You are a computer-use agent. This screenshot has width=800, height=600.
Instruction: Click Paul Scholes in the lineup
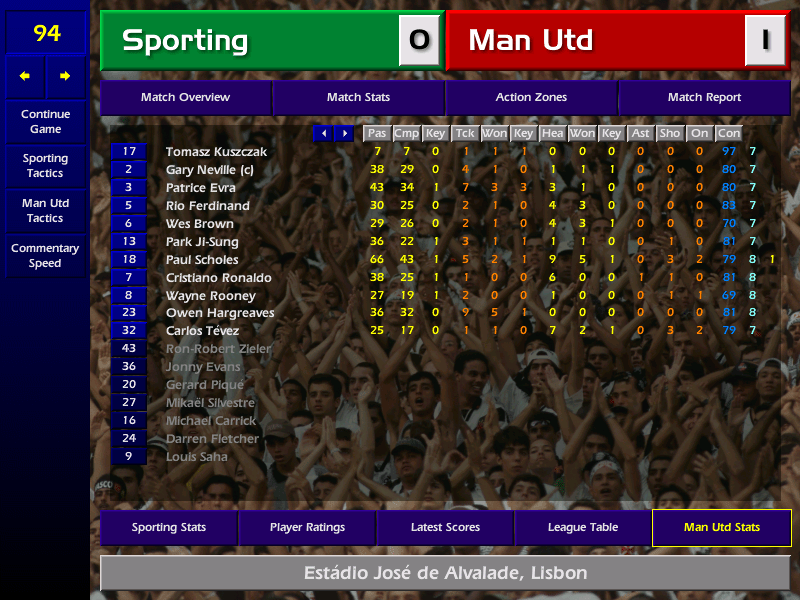[202, 260]
